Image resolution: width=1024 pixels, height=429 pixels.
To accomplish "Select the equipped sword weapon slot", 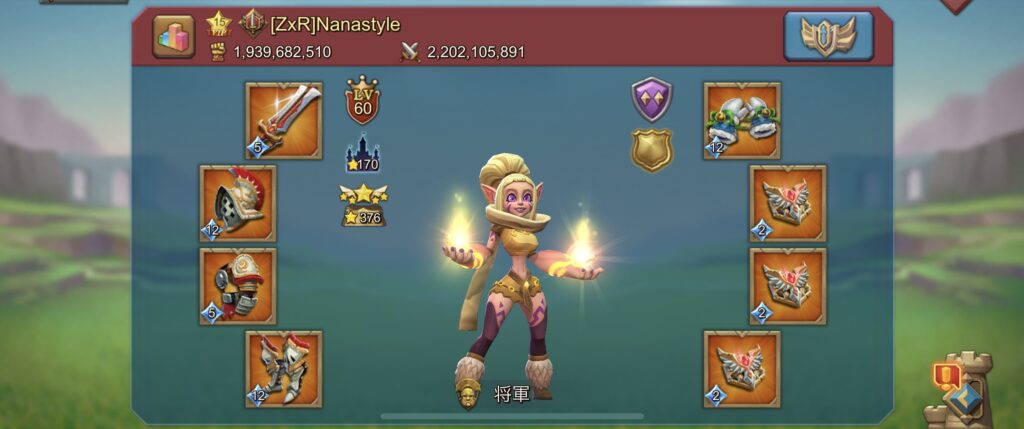I will point(284,121).
